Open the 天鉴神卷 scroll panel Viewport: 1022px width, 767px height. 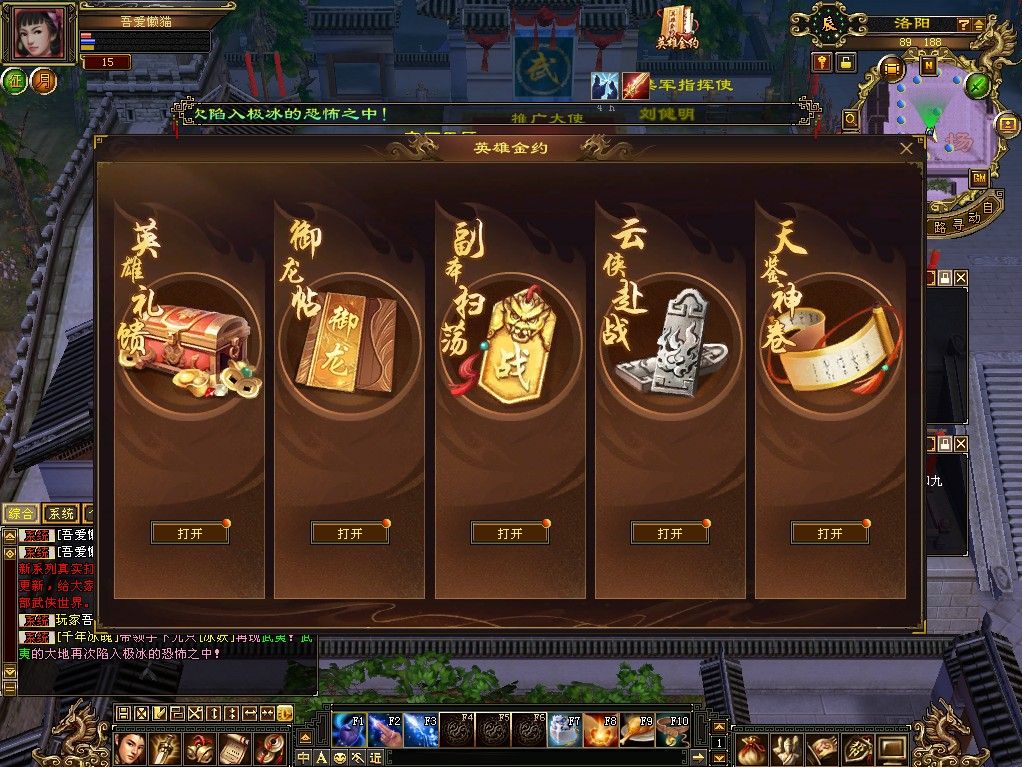point(830,533)
